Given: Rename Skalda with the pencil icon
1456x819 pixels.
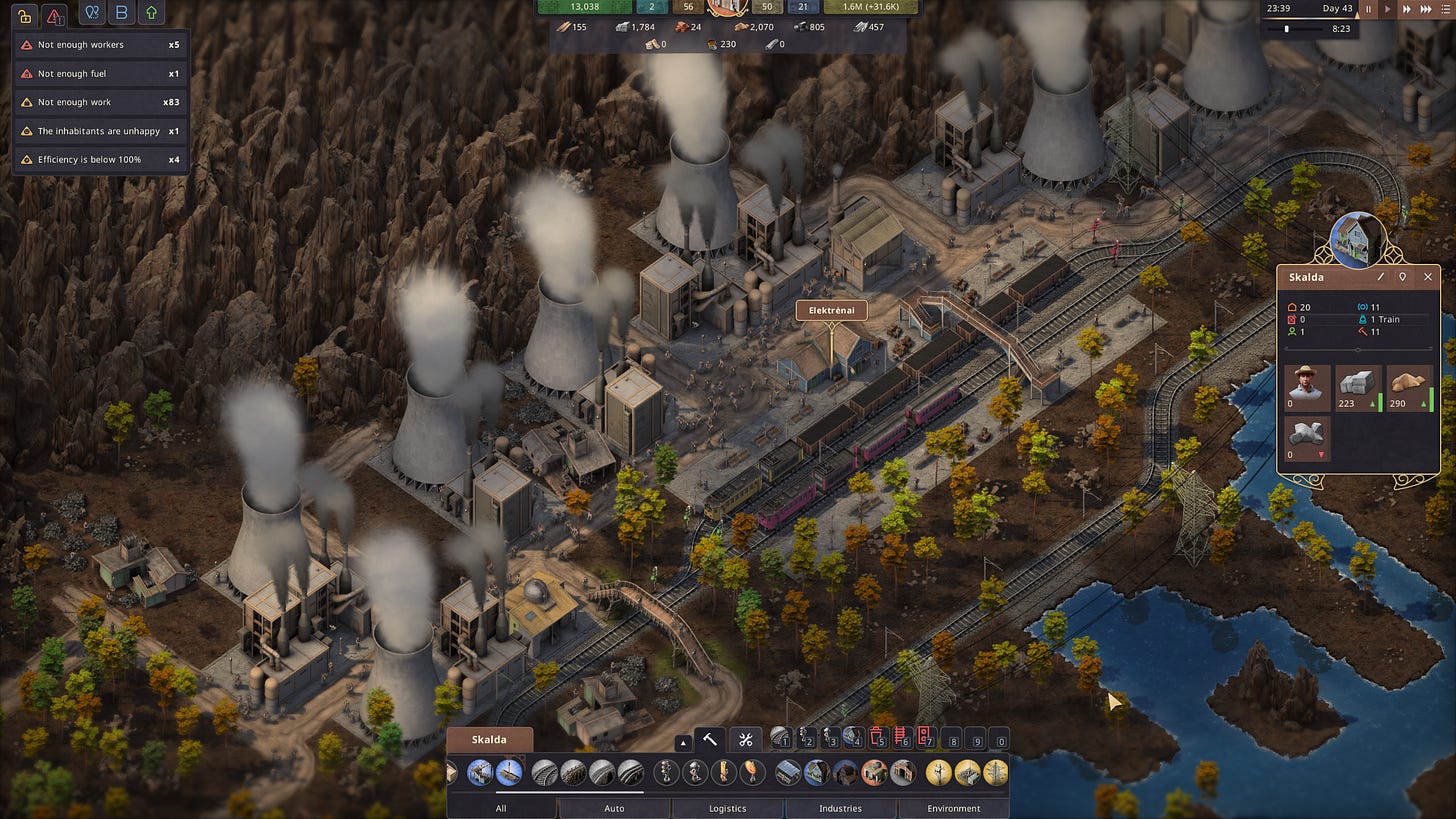Looking at the screenshot, I should coord(1381,277).
